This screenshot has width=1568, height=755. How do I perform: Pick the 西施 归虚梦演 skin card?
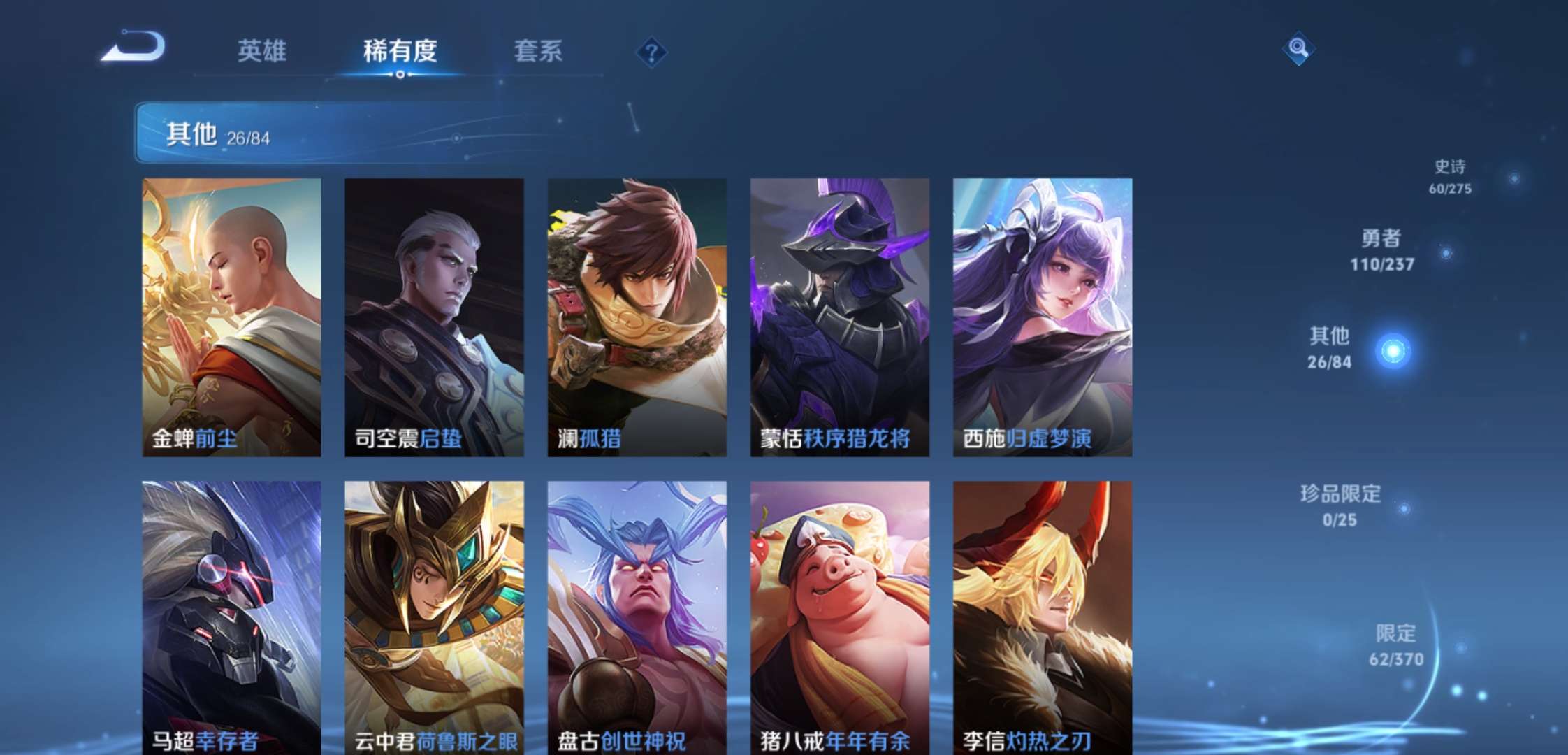coord(1042,317)
